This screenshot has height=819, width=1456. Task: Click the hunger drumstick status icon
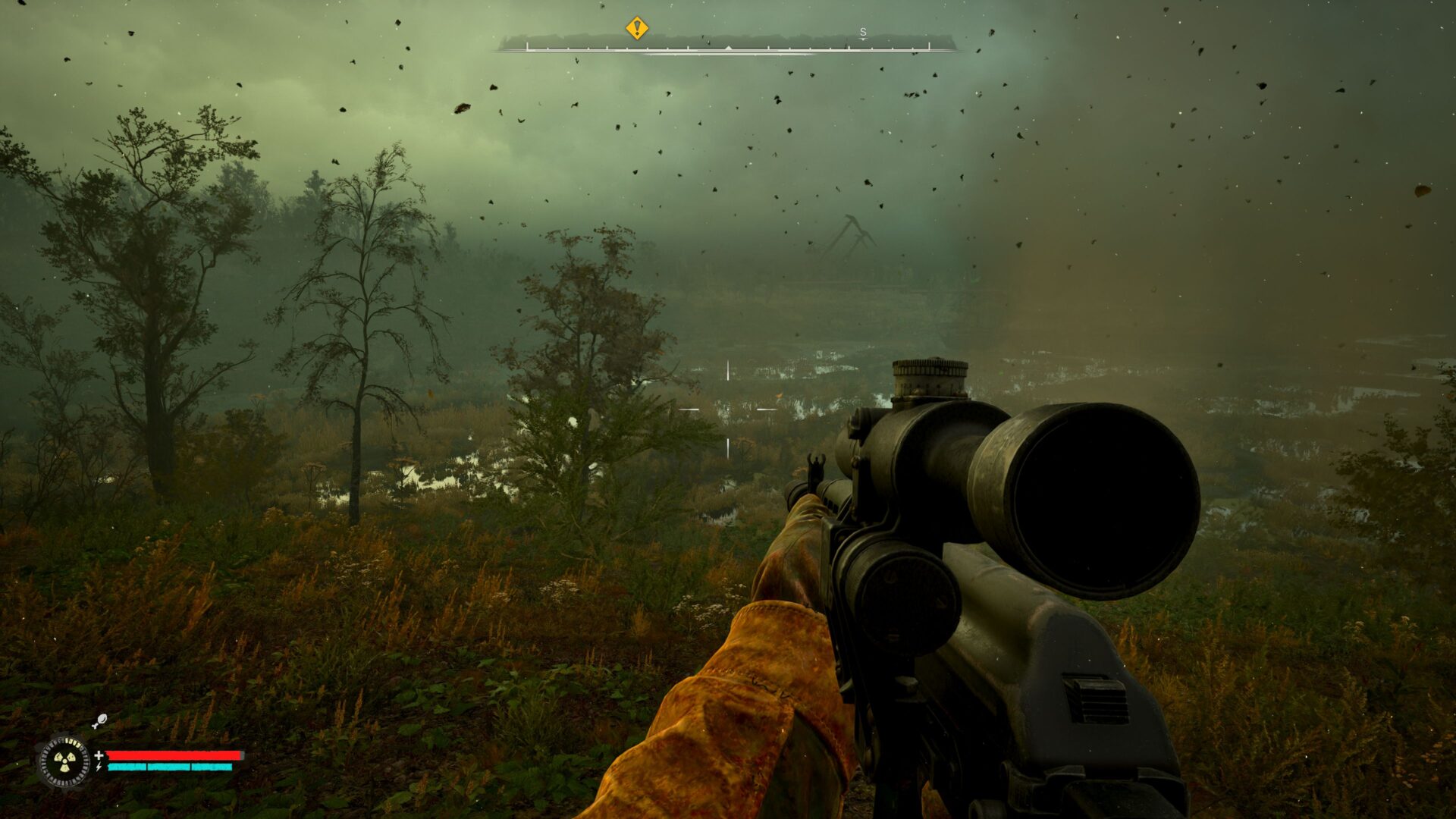point(99,722)
